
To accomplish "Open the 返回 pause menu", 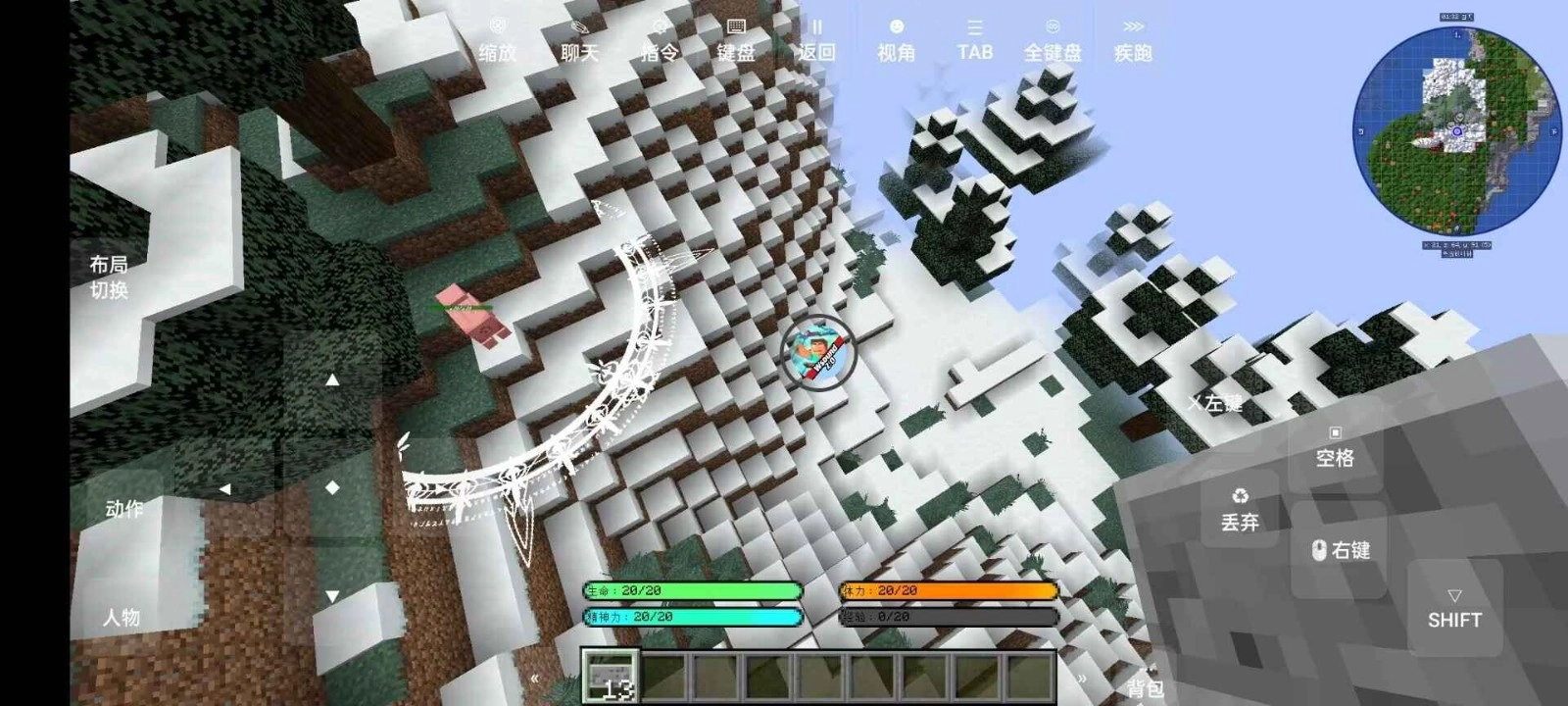I will 815,39.
